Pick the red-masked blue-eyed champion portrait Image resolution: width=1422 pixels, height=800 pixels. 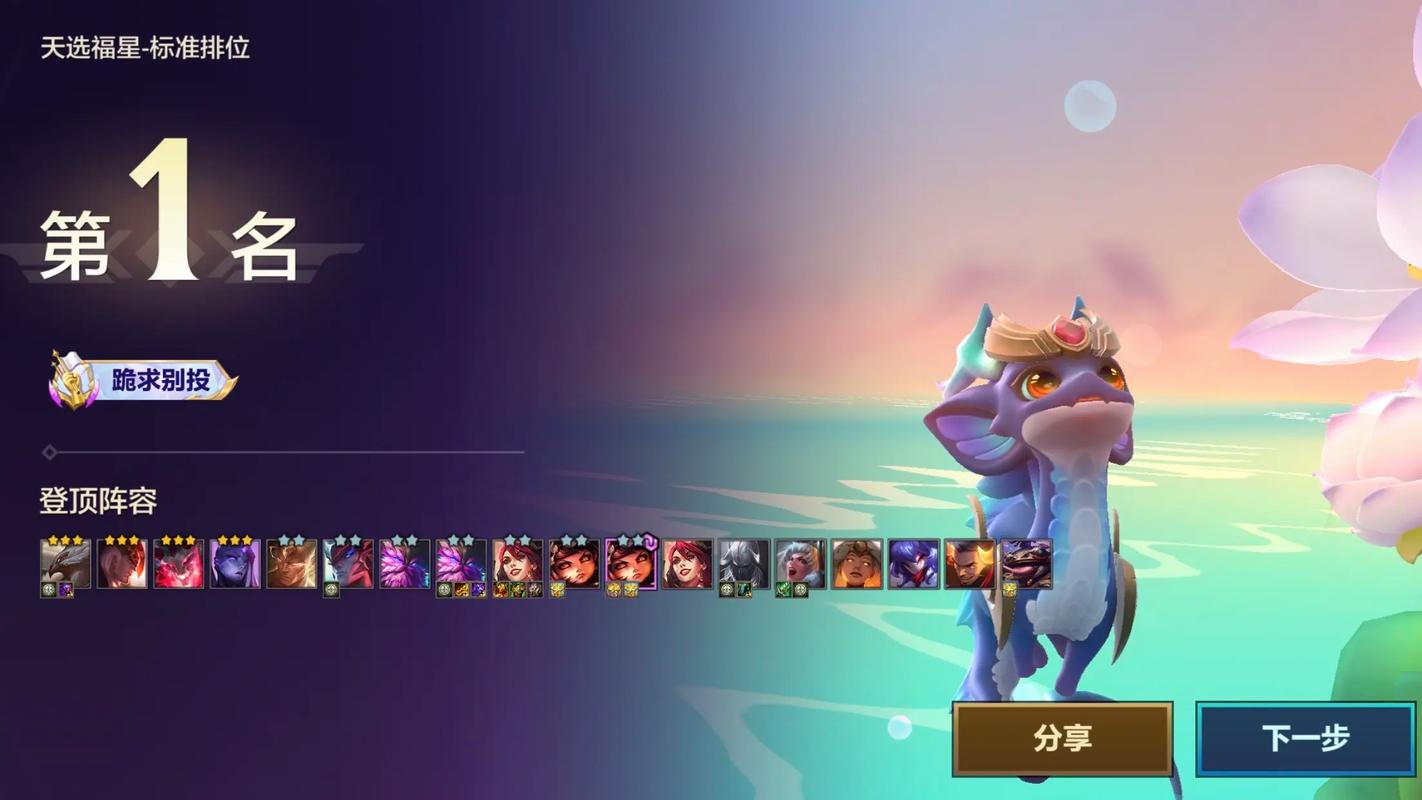[x=348, y=564]
